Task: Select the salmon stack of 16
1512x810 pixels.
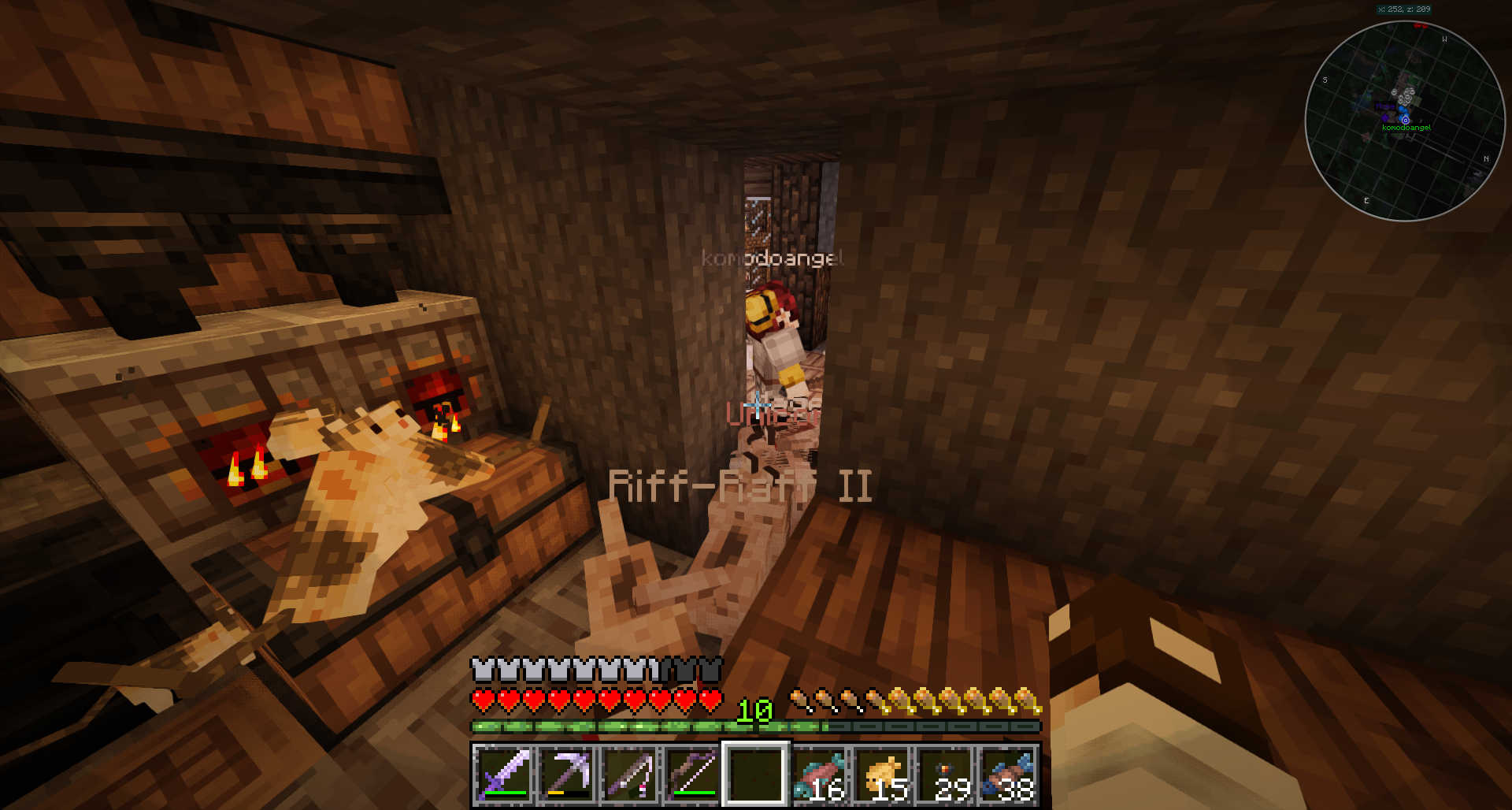Action: 820,774
